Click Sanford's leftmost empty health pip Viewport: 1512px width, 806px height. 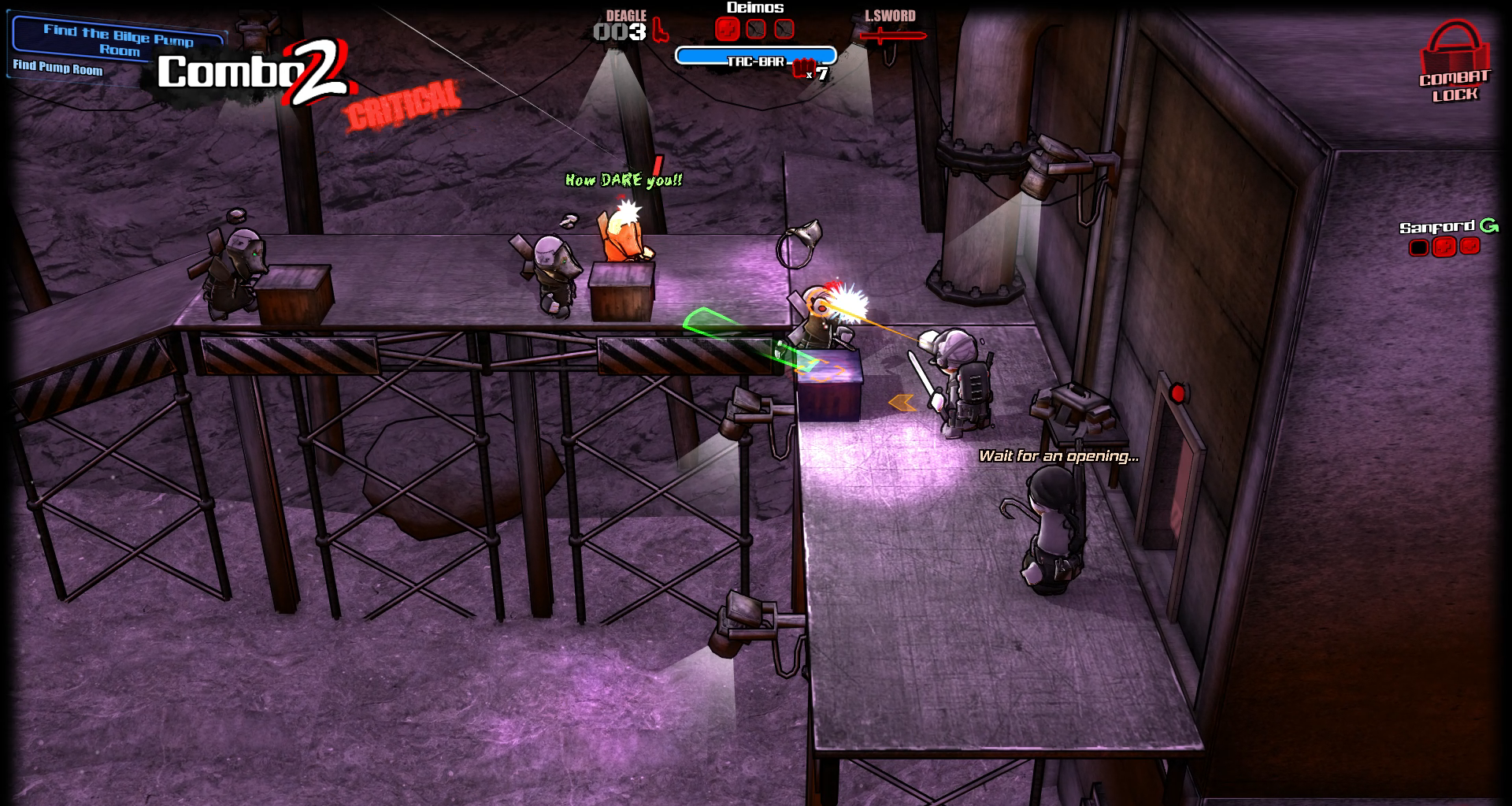(x=1419, y=247)
